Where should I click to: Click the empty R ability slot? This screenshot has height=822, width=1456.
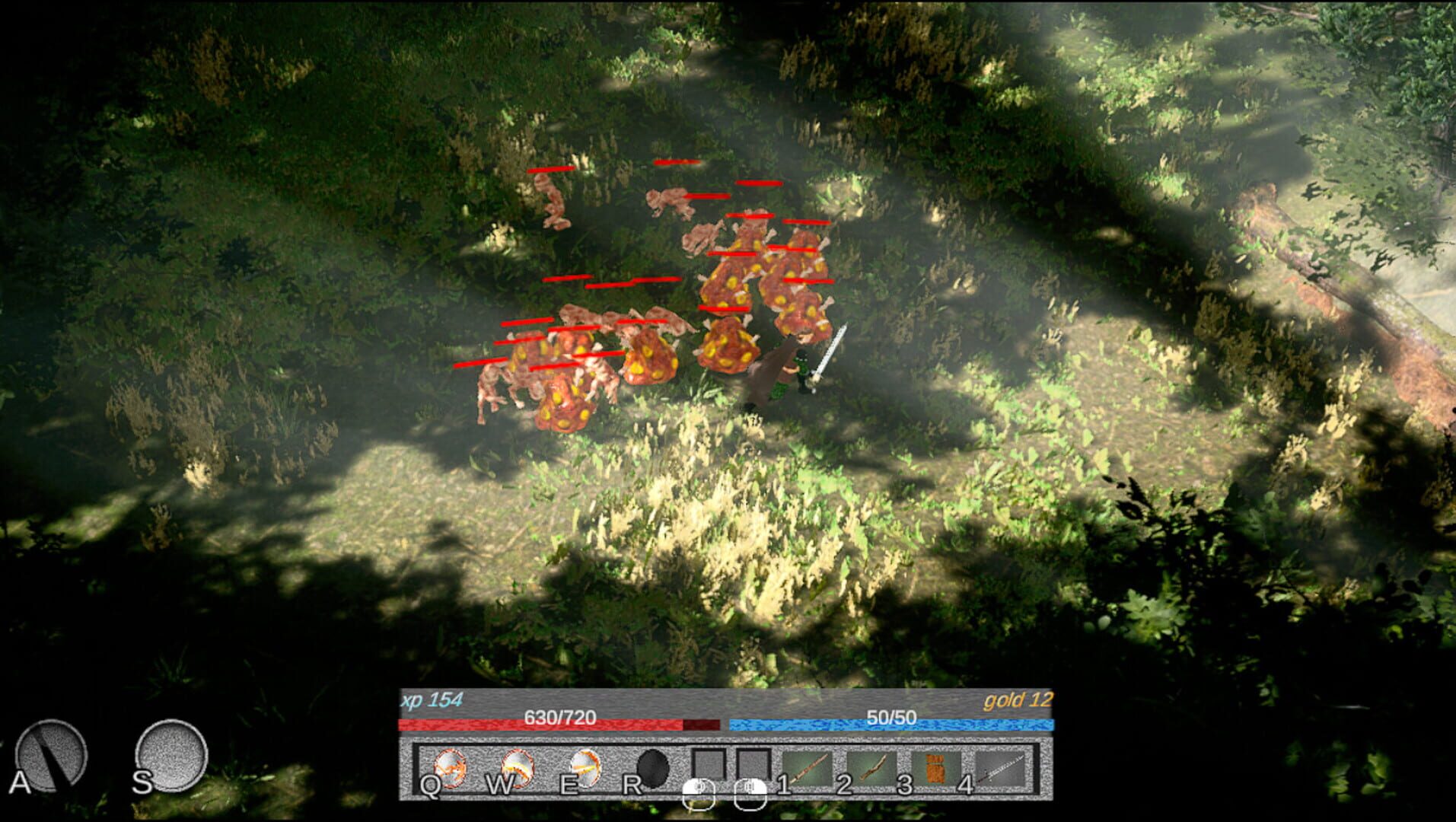point(653,768)
